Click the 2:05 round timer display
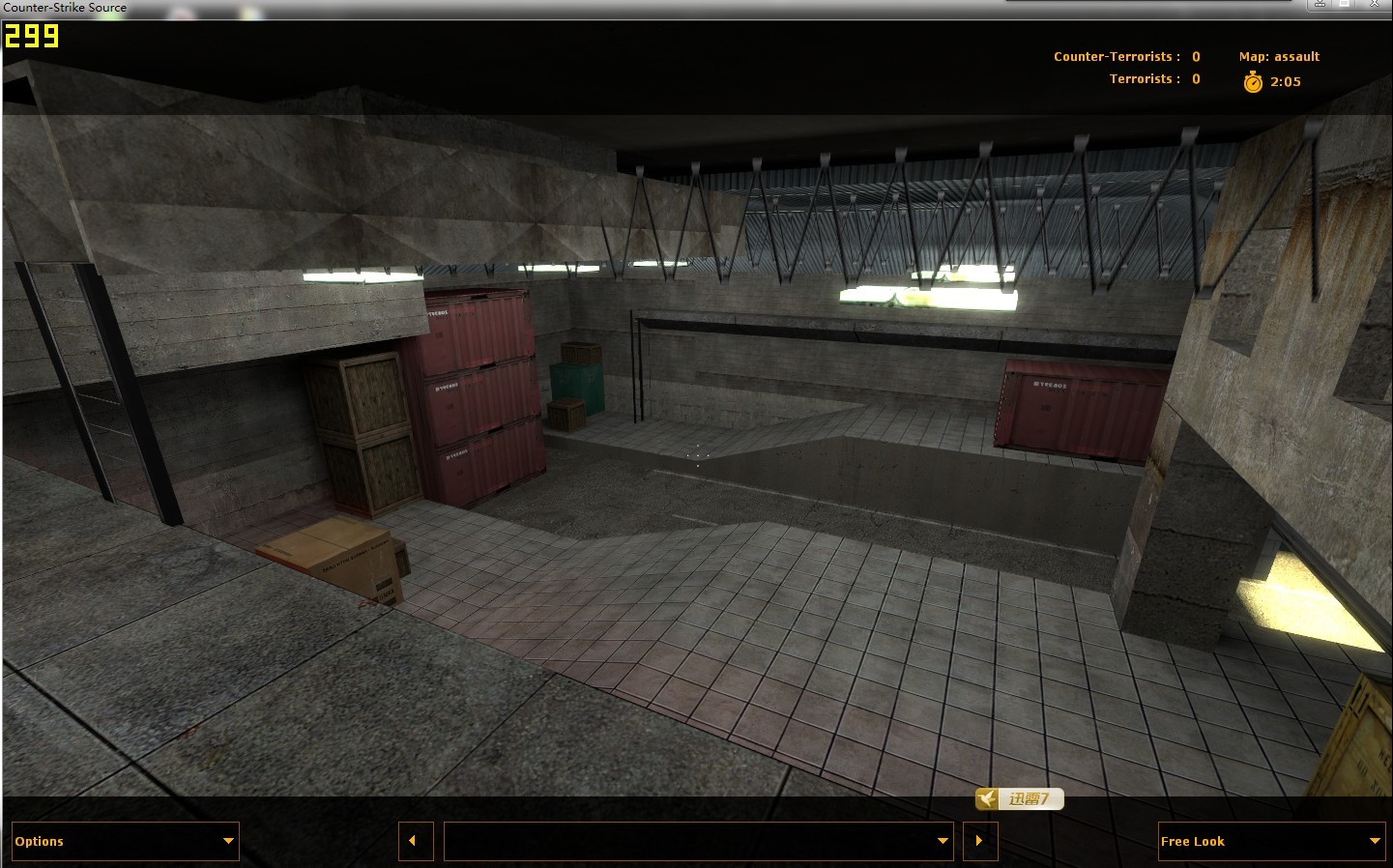The width and height of the screenshot is (1393, 868). [x=1286, y=82]
